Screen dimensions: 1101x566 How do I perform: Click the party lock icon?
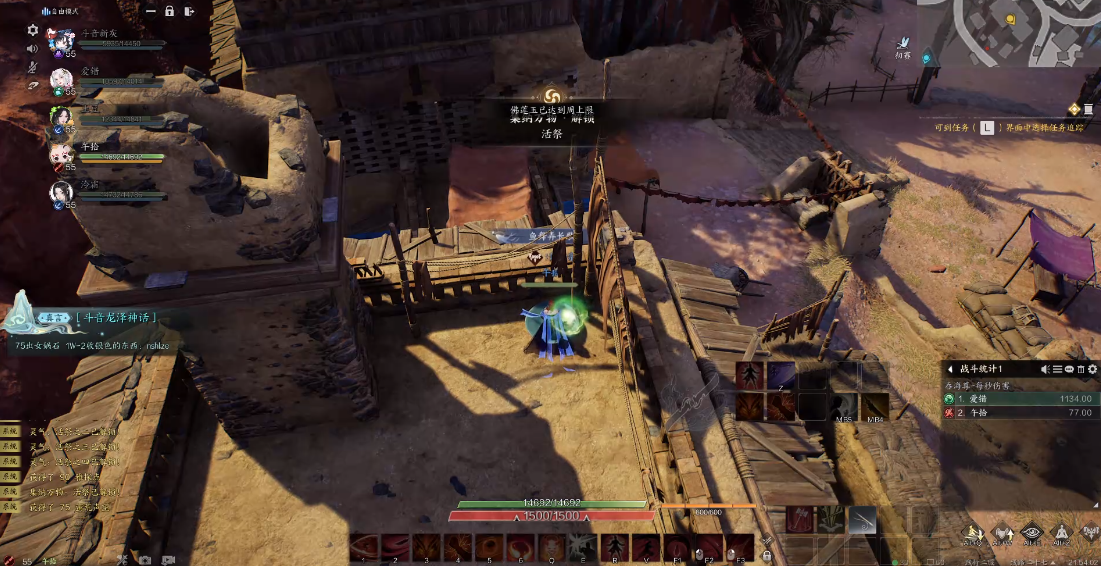coord(169,11)
